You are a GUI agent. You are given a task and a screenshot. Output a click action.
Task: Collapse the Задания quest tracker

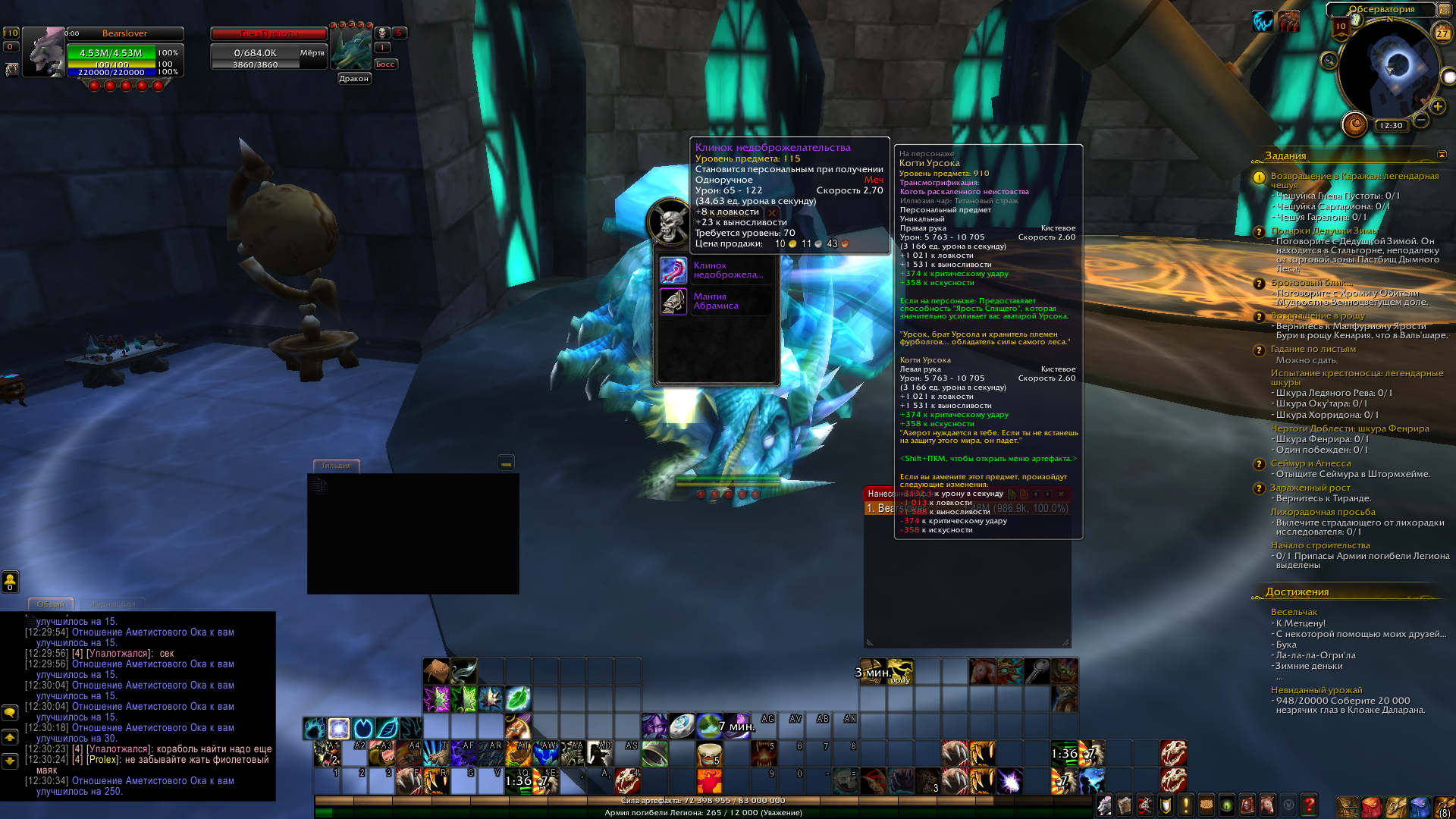[x=1442, y=155]
